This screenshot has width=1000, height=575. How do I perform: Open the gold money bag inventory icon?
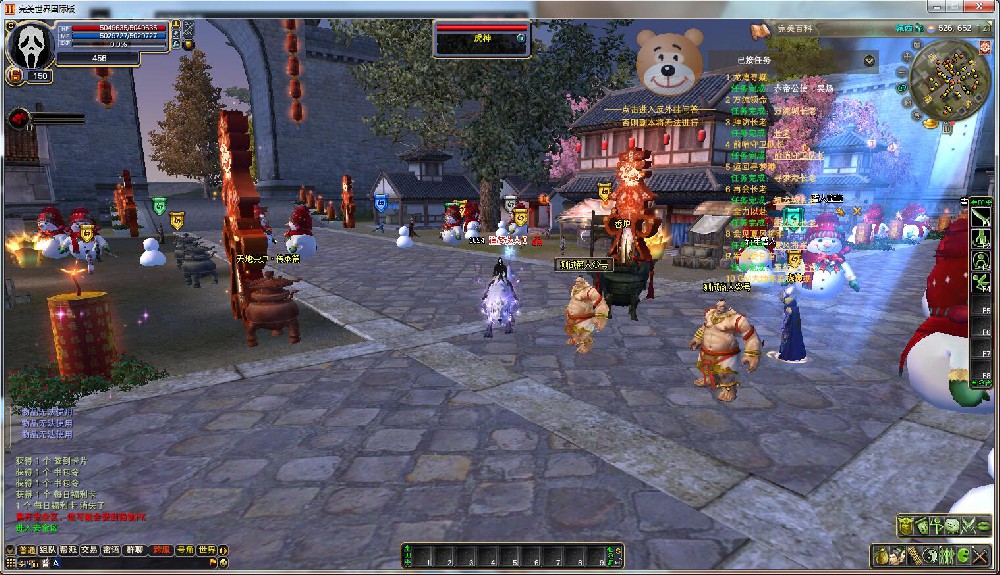pos(883,555)
